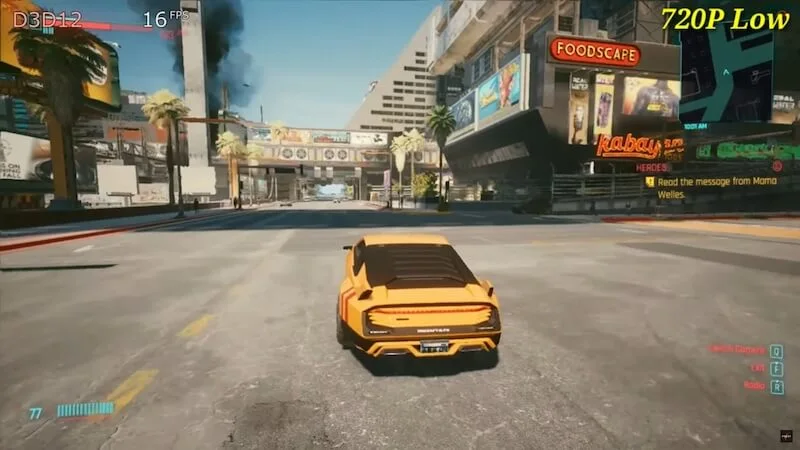Screen dimensions: 800x450
Task: Click the channel watermark logo in the corner
Action: pyautogui.click(x=784, y=436)
